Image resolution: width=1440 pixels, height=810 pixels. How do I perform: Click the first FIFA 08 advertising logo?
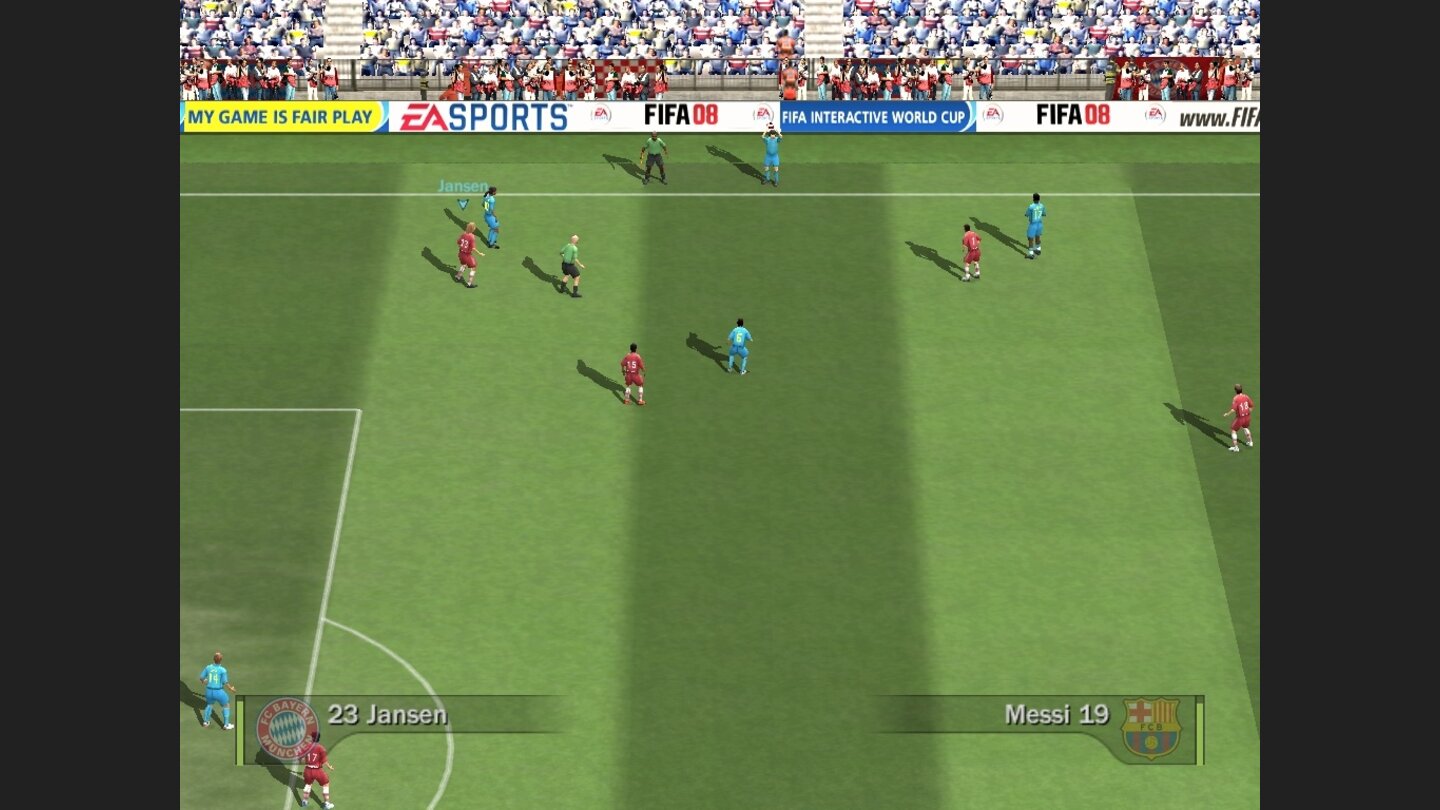tap(682, 115)
